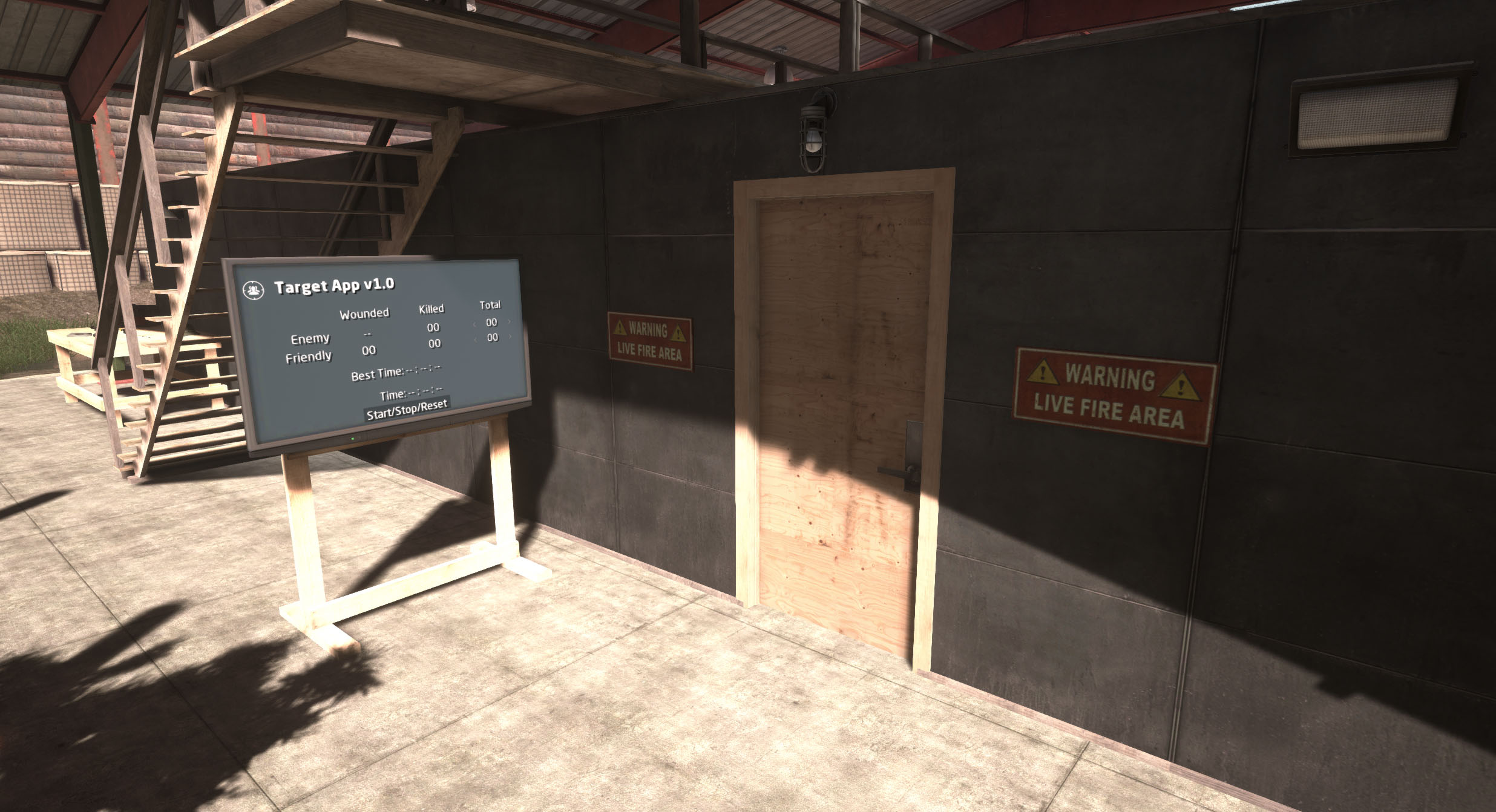This screenshot has width=1496, height=812.
Task: Decrease the Friendly total with left arrow
Action: pyautogui.click(x=475, y=339)
